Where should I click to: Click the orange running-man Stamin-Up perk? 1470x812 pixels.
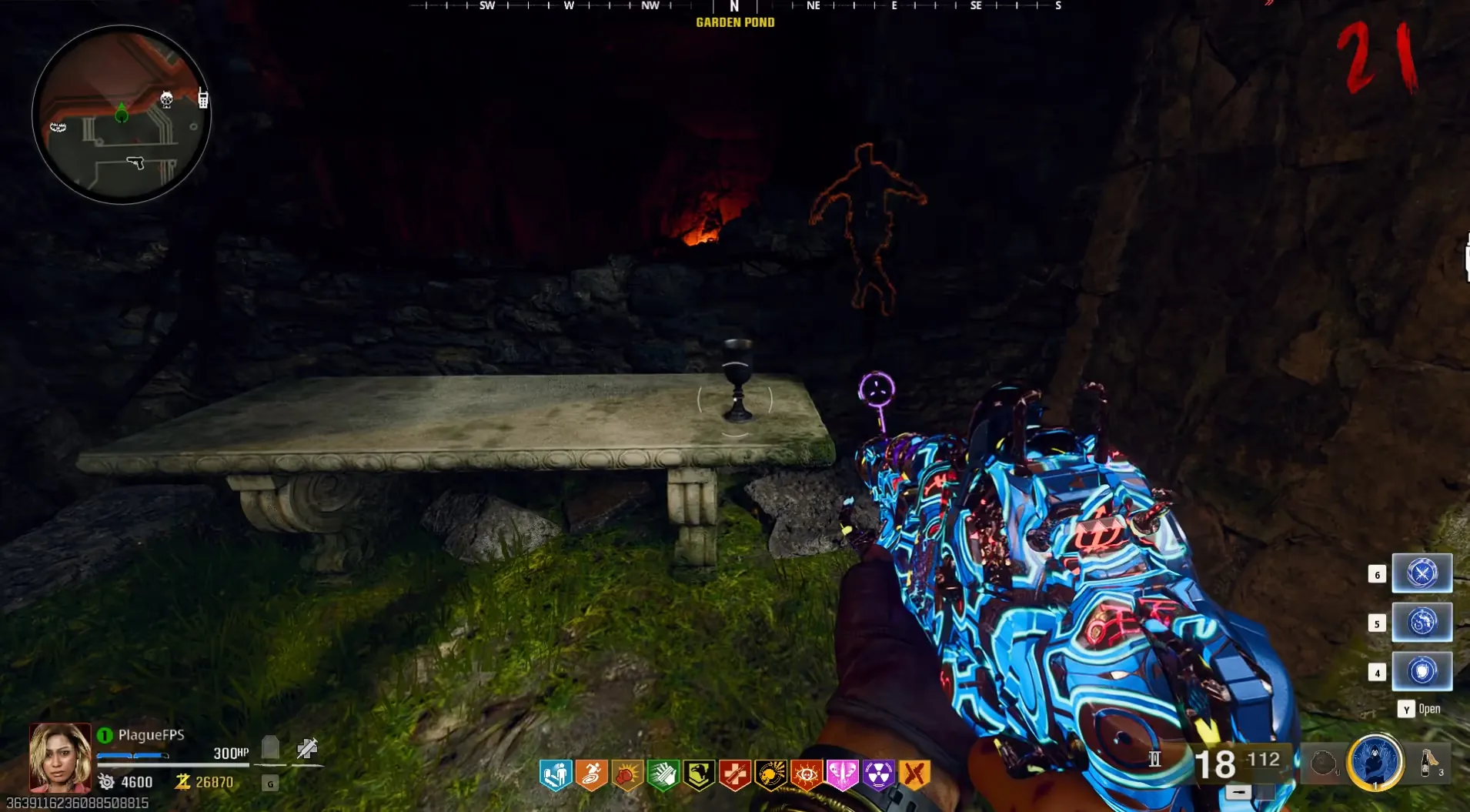pyautogui.click(x=591, y=775)
